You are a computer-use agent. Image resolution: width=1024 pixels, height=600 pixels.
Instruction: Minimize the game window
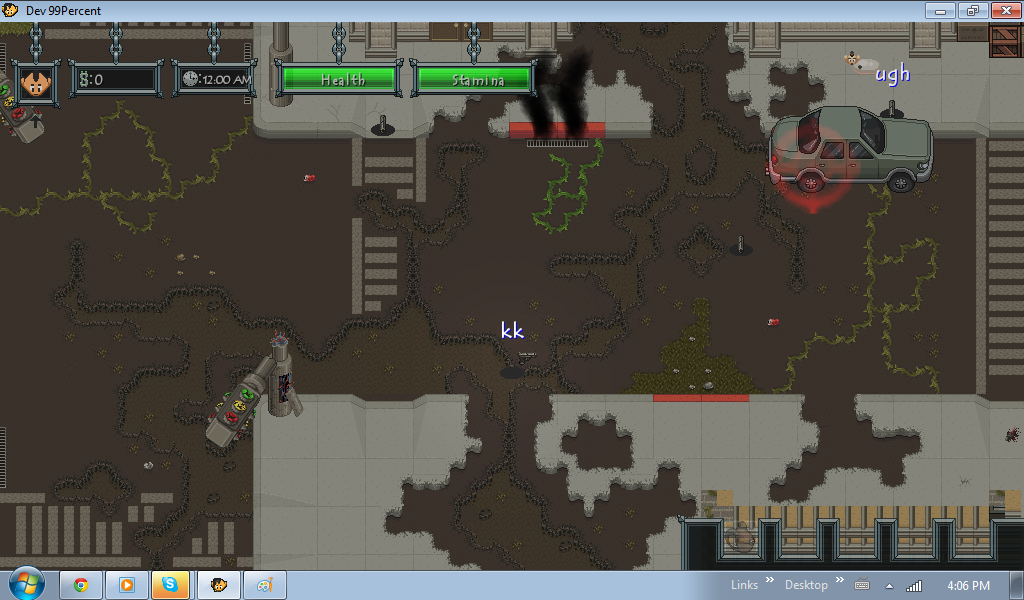tap(940, 10)
